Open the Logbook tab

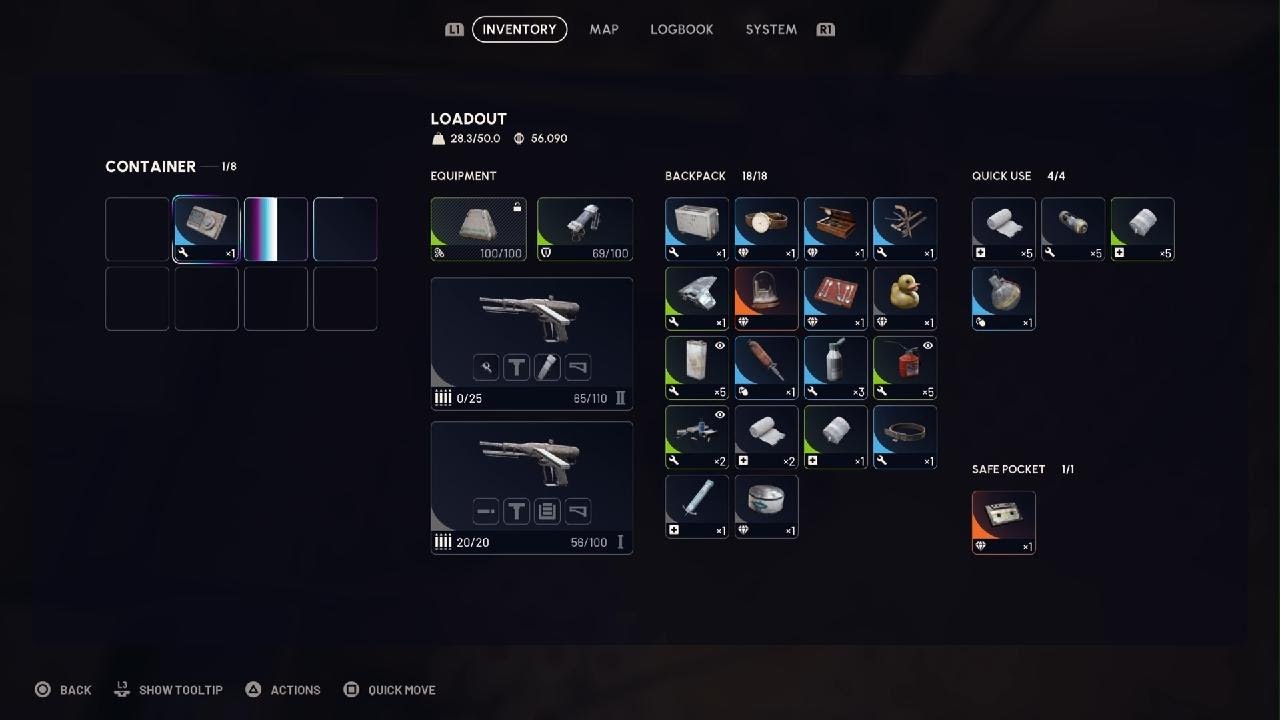(682, 30)
